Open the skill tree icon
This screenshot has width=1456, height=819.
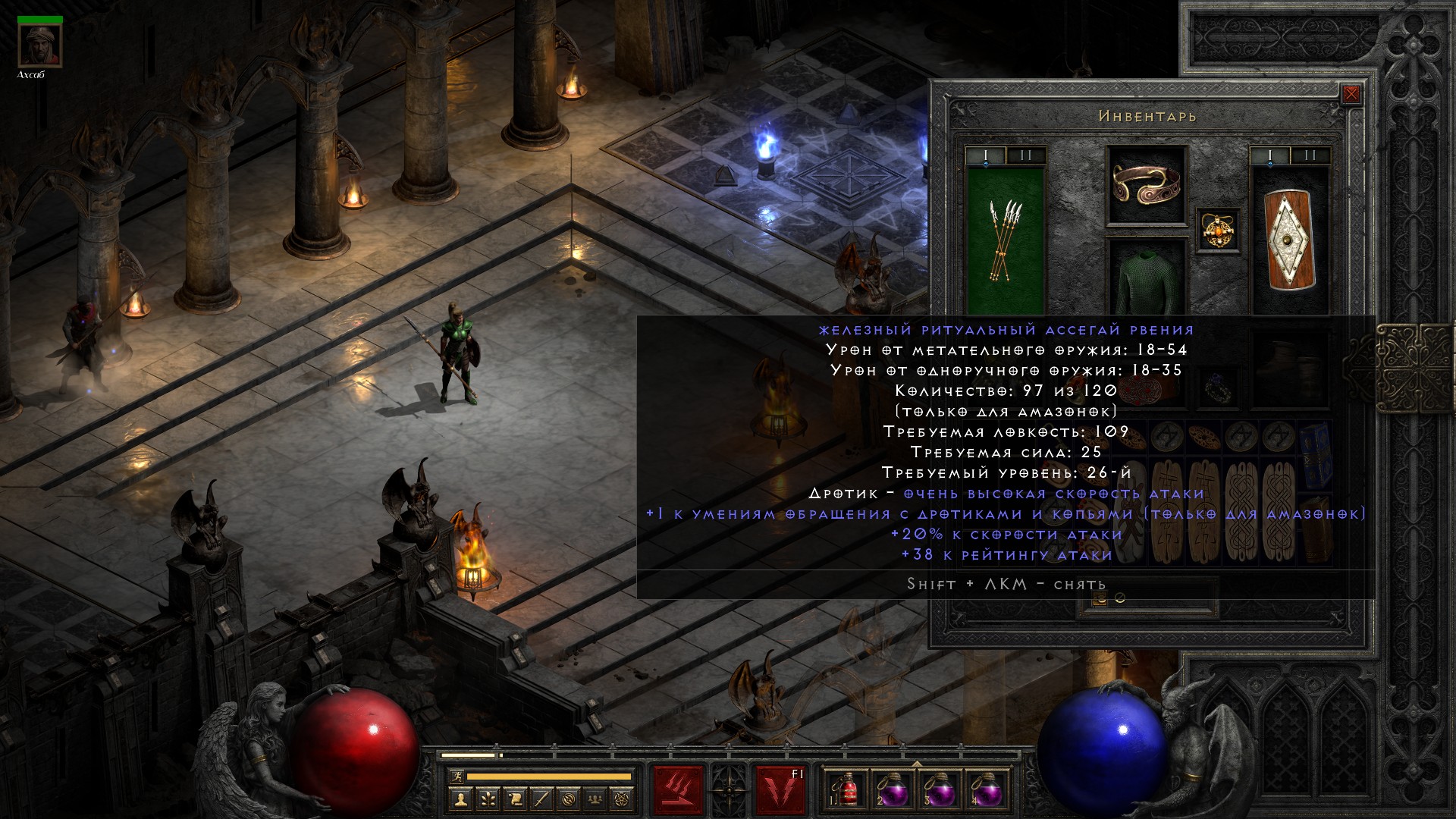tap(488, 799)
